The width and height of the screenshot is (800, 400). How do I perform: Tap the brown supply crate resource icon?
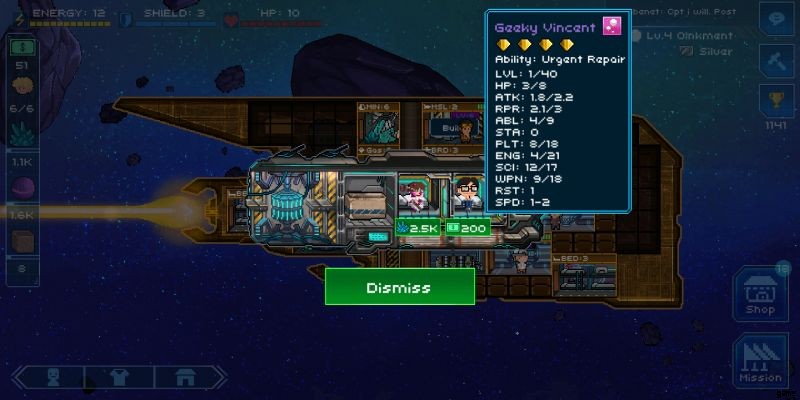[x=22, y=240]
